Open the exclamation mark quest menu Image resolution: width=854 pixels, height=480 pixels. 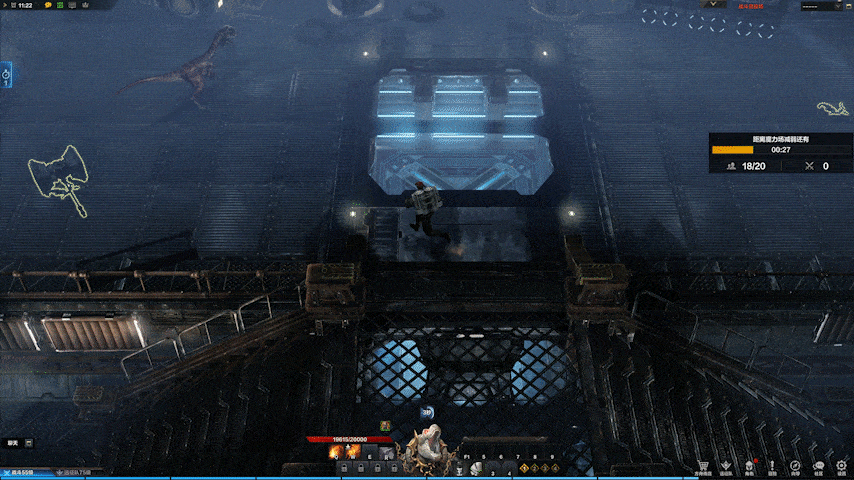[772, 465]
